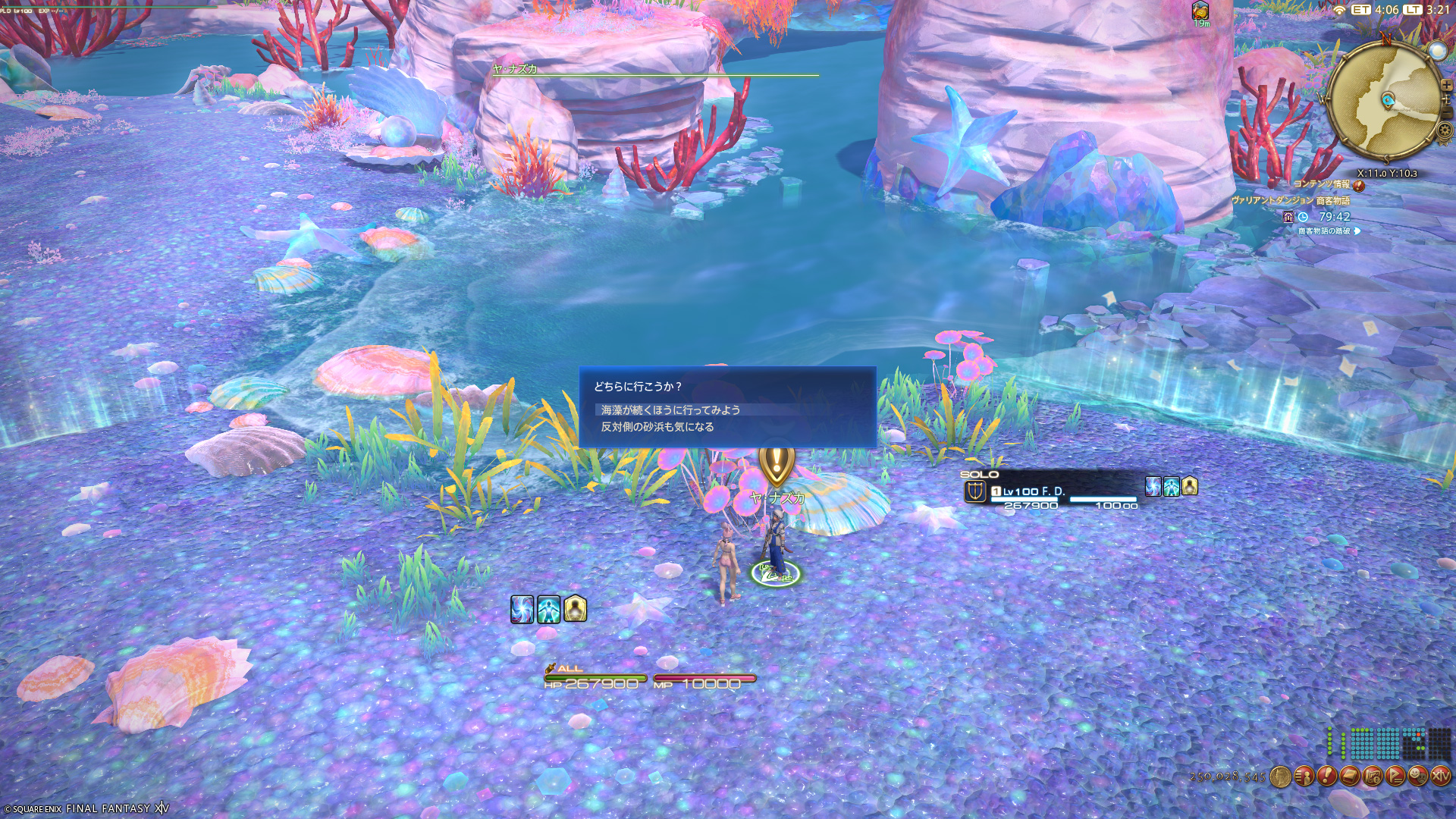Open the Social smiley faces menu

pyautogui.click(x=1417, y=776)
